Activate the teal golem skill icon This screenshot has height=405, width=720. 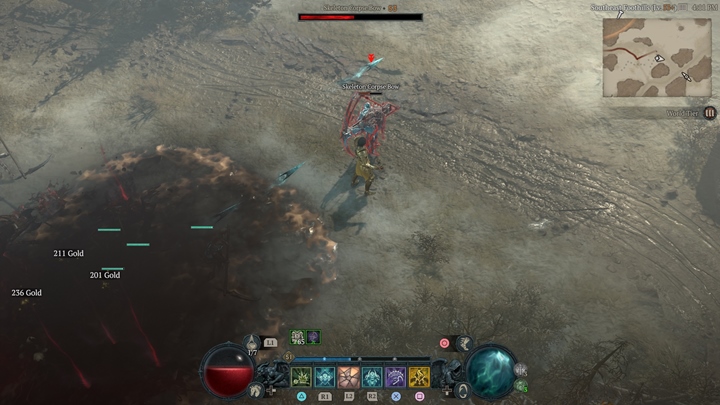click(372, 377)
